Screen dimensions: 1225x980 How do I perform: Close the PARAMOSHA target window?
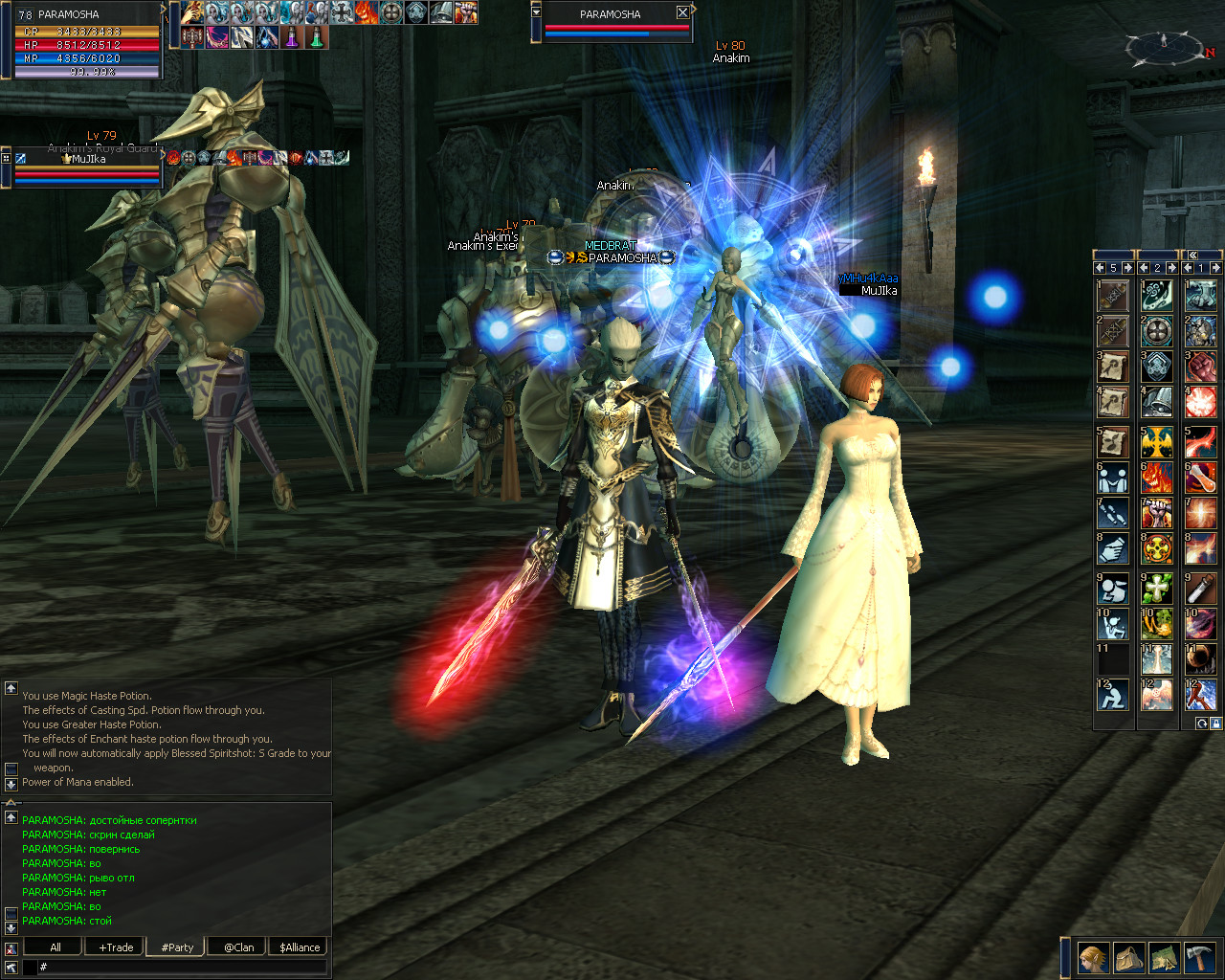[682, 13]
